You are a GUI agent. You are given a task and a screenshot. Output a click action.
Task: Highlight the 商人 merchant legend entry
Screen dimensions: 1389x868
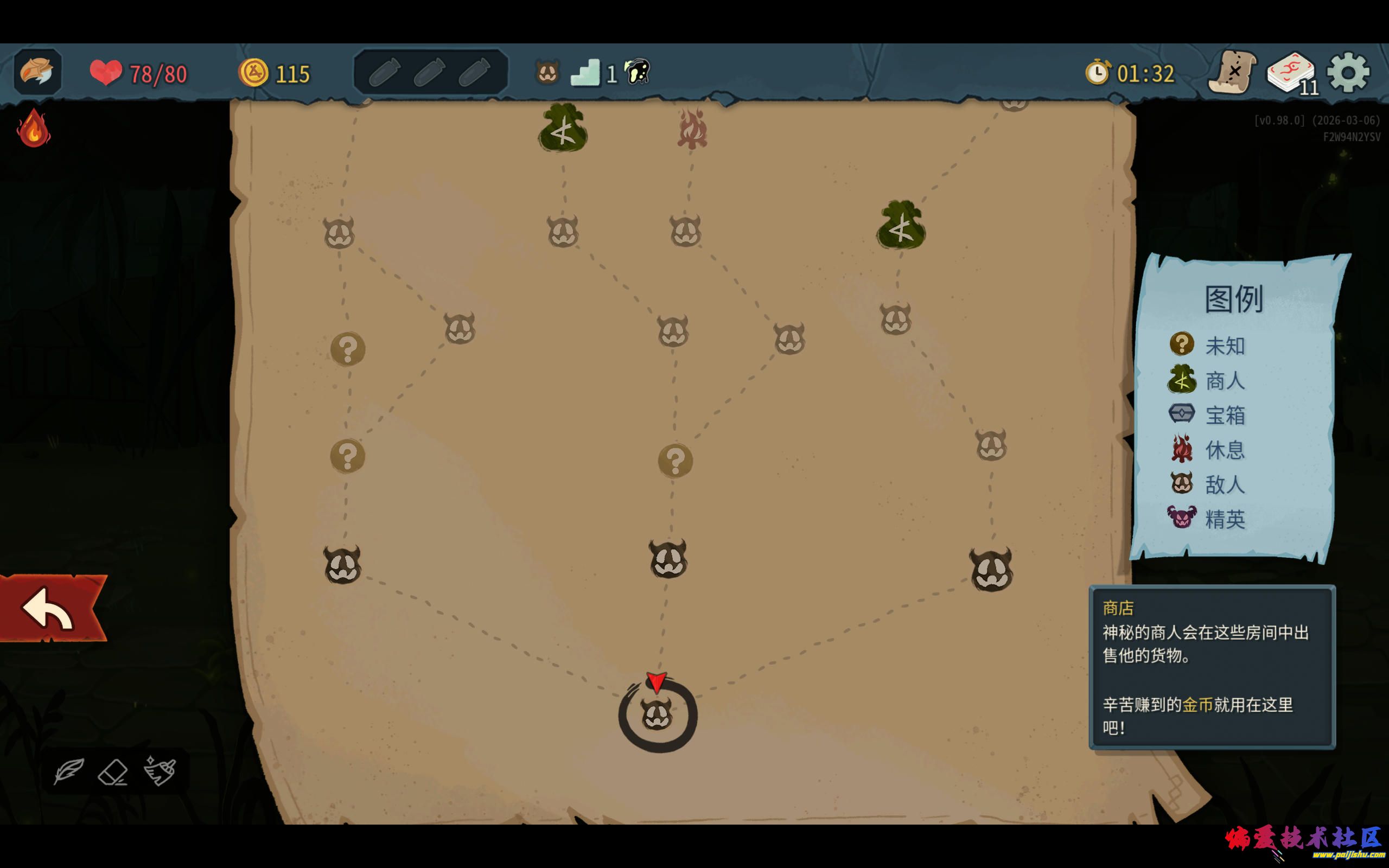pos(1208,380)
